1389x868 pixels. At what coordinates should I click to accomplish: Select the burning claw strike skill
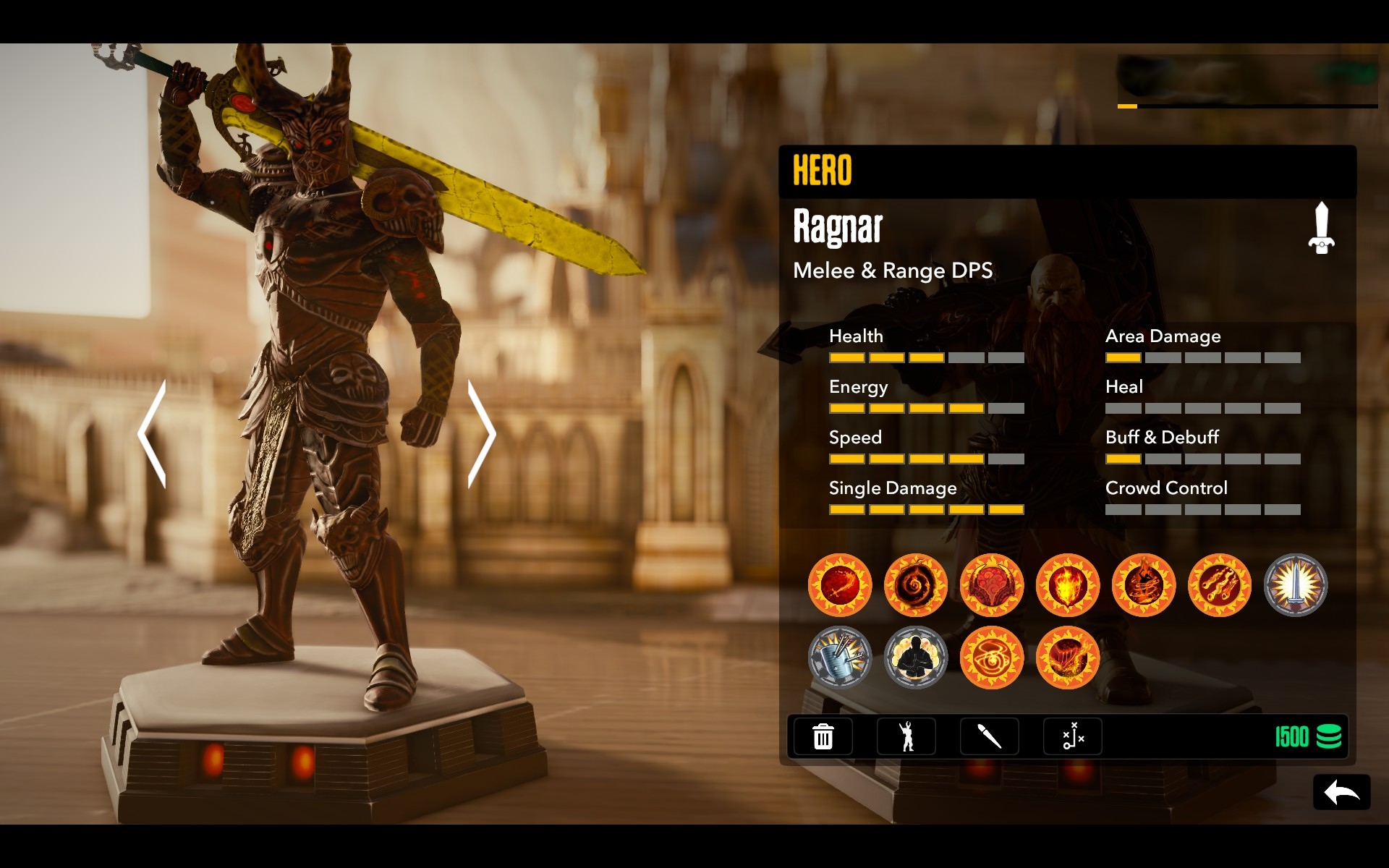(x=1068, y=658)
